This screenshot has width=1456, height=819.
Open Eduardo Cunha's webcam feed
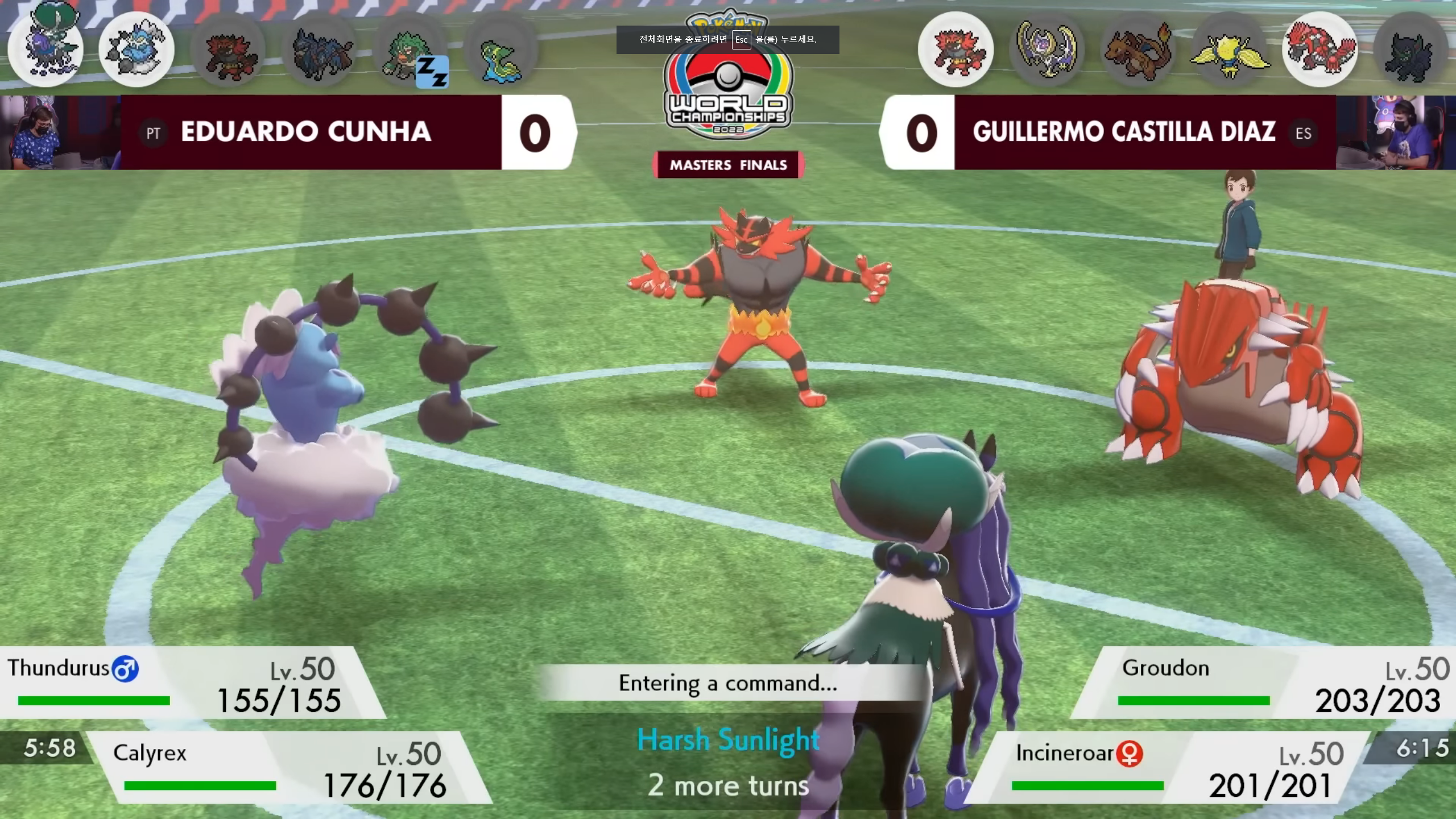click(60, 132)
